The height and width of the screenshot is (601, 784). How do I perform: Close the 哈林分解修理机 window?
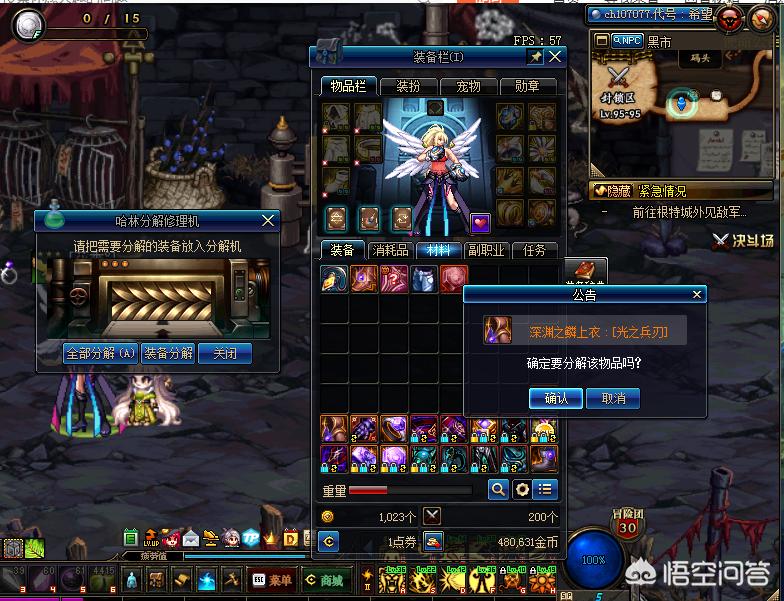pyautogui.click(x=267, y=220)
